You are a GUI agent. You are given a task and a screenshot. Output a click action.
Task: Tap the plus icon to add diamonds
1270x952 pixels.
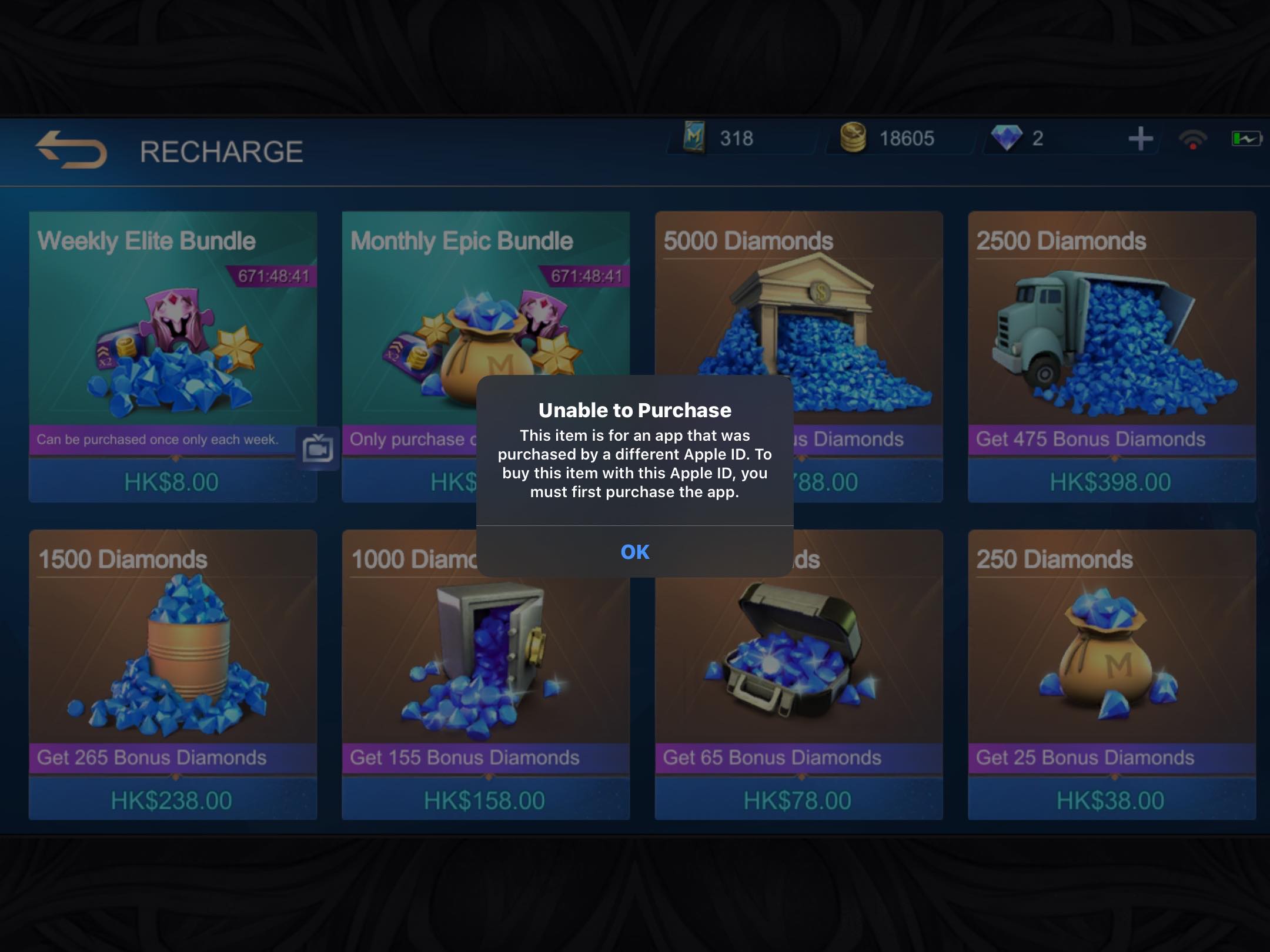pos(1141,139)
